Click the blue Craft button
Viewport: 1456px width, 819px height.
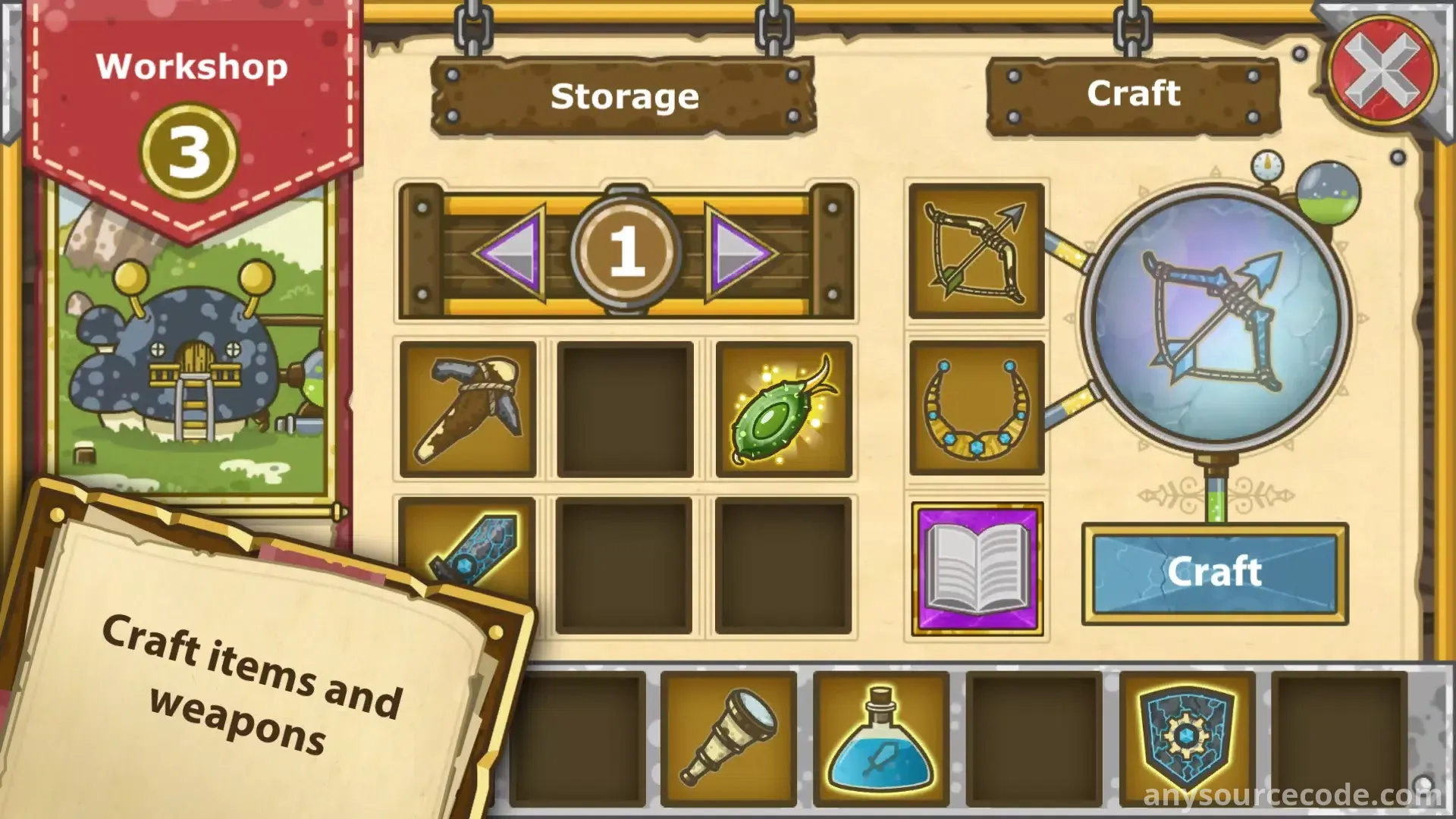click(1214, 573)
